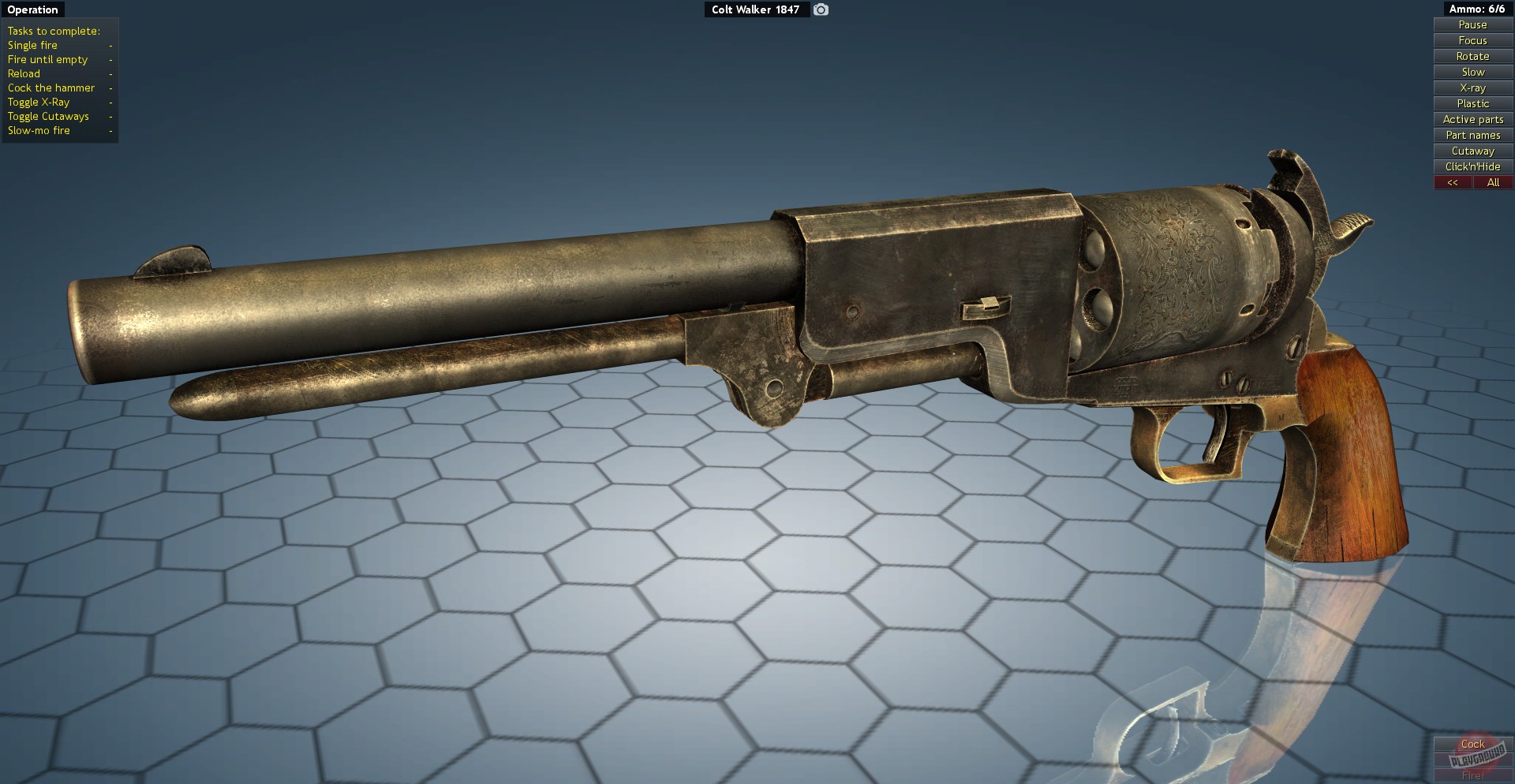Pause the simulation
This screenshot has width=1515, height=784.
click(1472, 24)
